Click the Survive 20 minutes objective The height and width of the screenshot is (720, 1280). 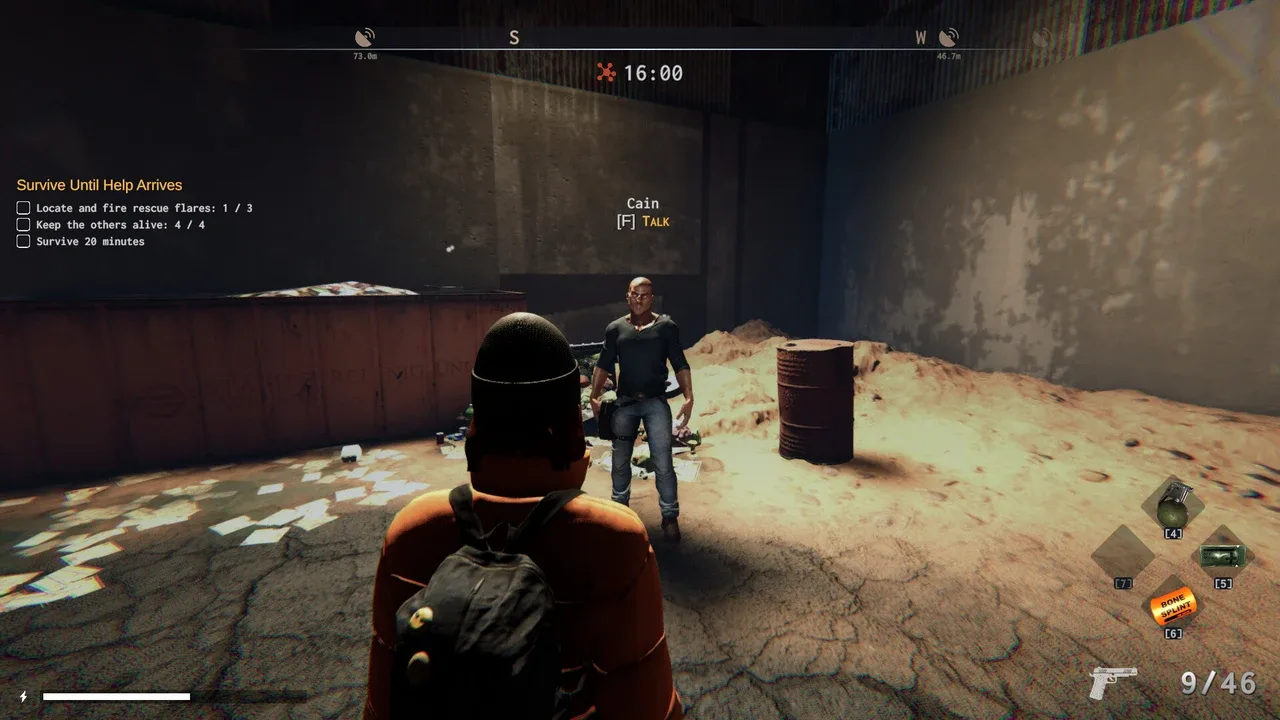click(x=90, y=242)
